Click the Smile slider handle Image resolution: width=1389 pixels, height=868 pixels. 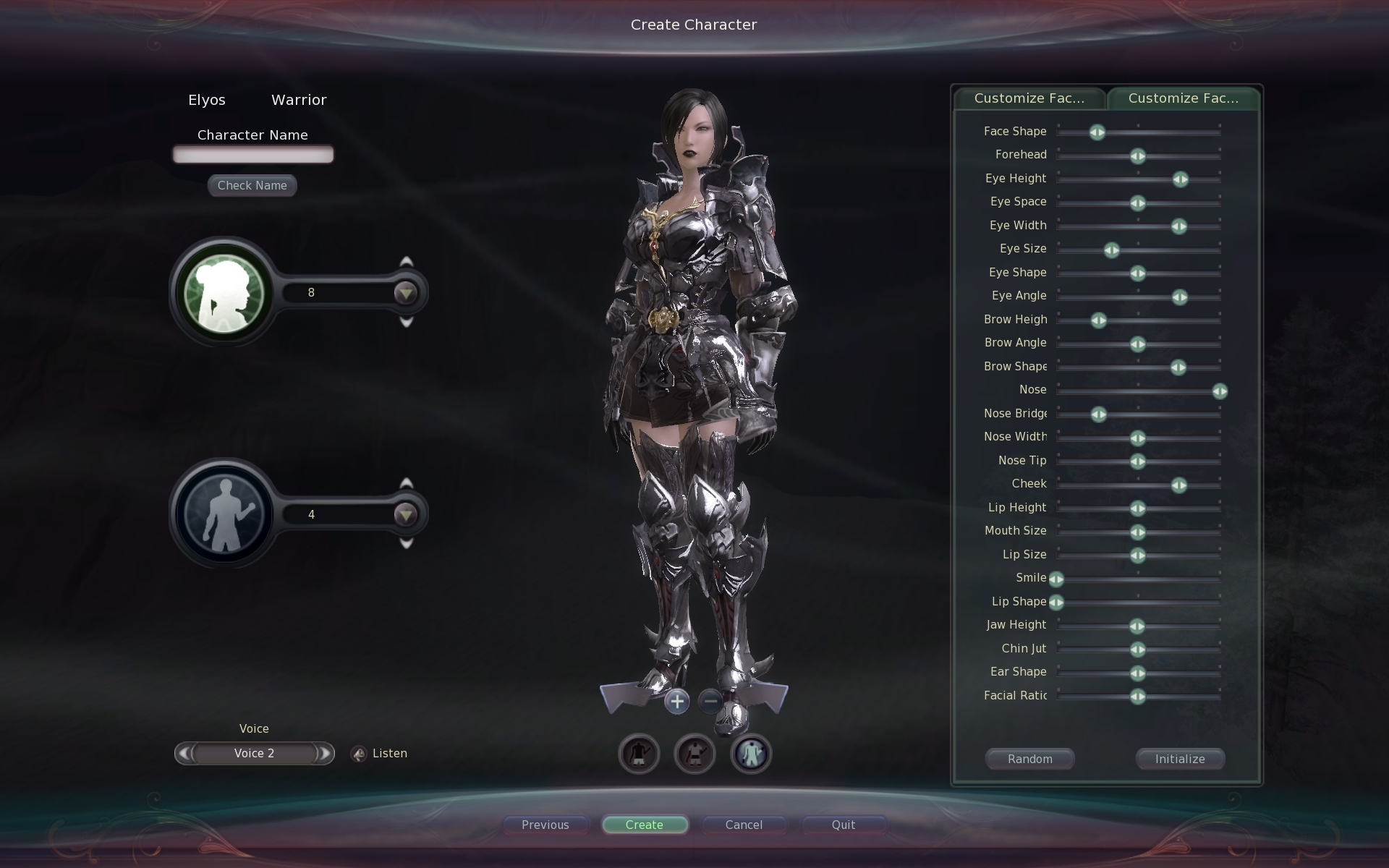[x=1056, y=579]
